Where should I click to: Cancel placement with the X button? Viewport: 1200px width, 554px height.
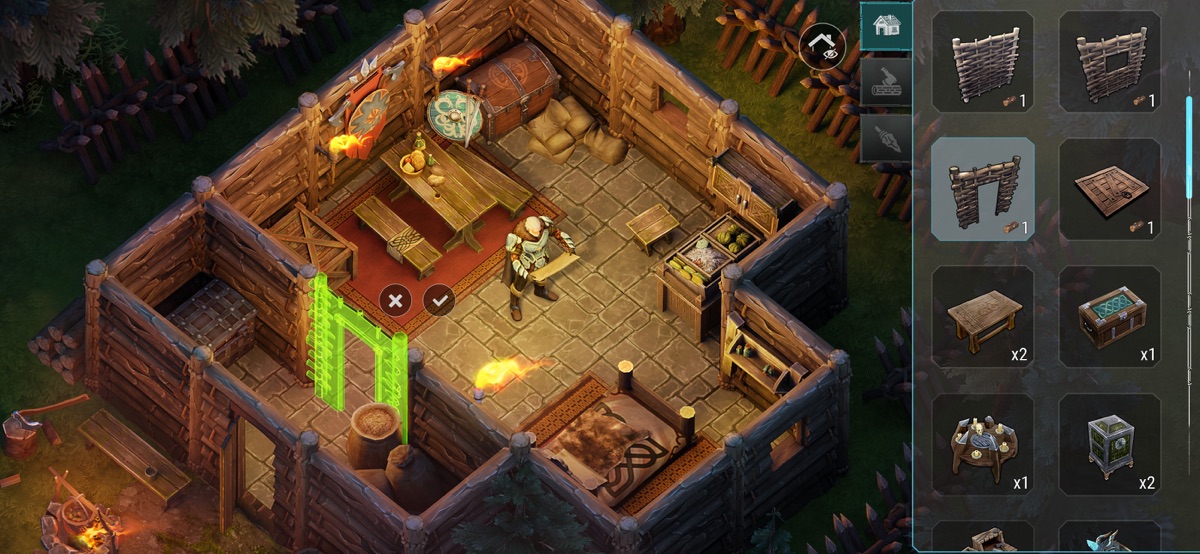point(396,299)
